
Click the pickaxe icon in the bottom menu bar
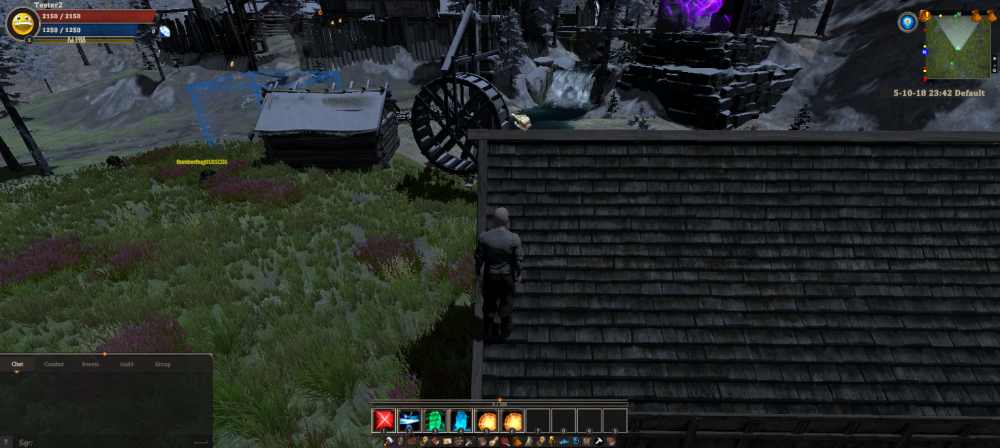[599, 441]
